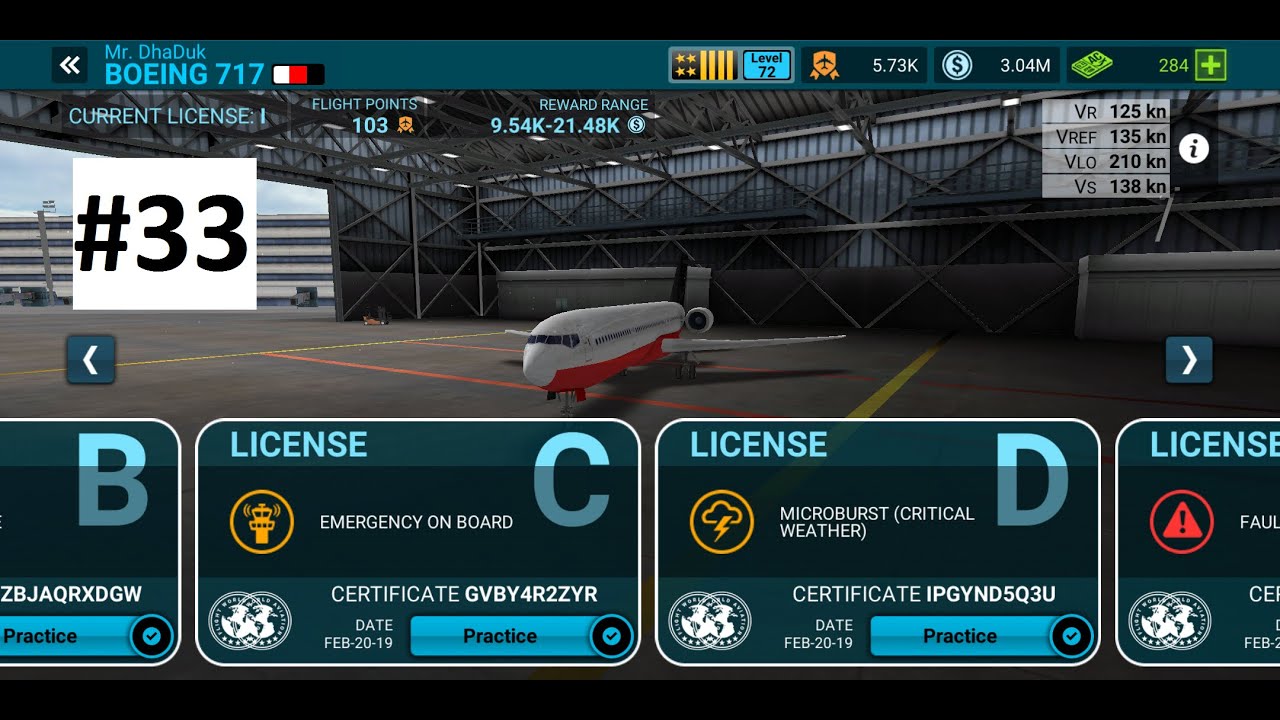Image resolution: width=1280 pixels, height=720 pixels.
Task: Open the speed info button
Action: pyautogui.click(x=1193, y=149)
